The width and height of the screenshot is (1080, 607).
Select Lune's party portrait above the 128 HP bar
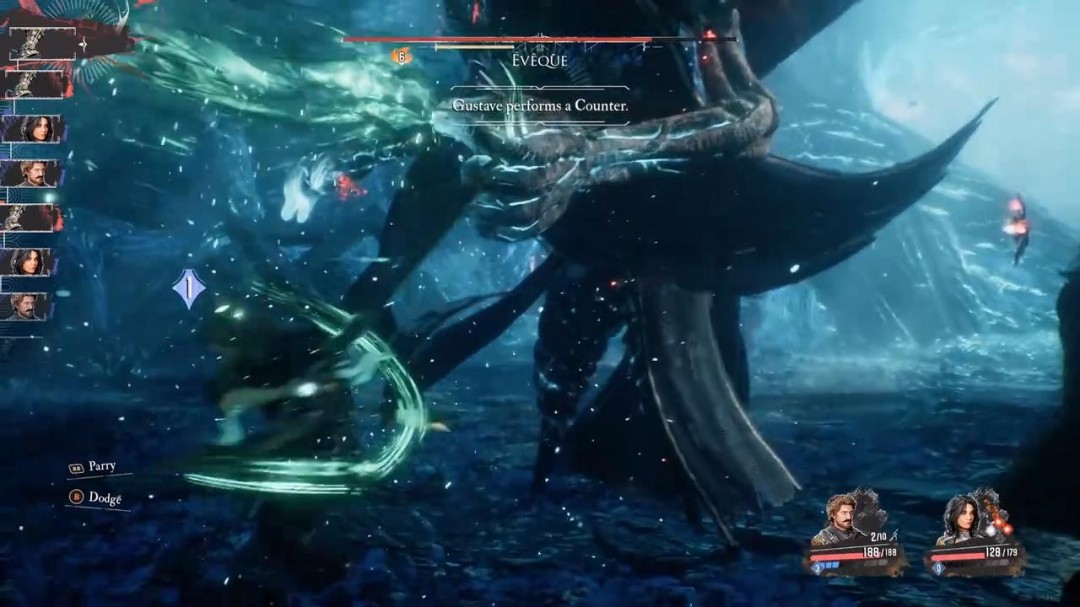click(961, 520)
